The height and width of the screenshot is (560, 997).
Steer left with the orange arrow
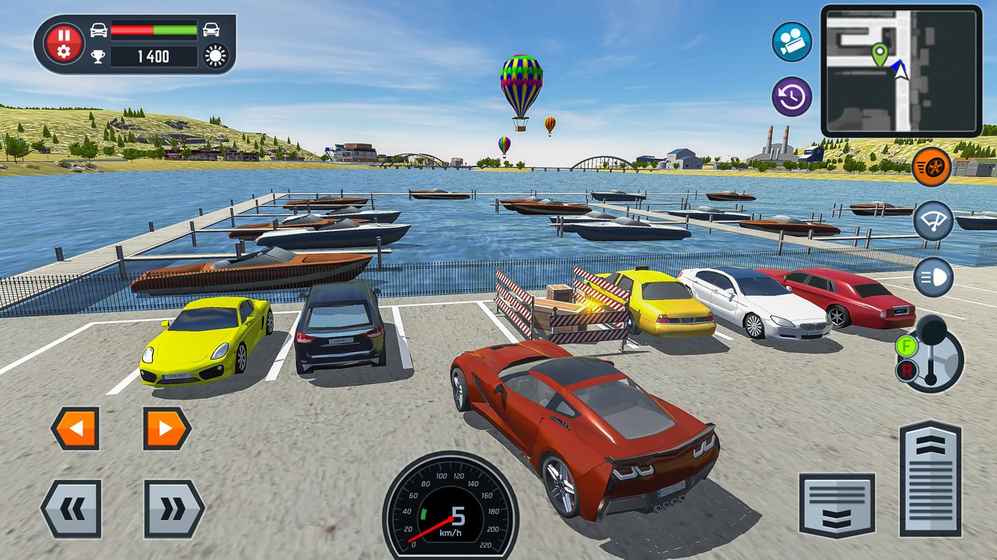[76, 429]
